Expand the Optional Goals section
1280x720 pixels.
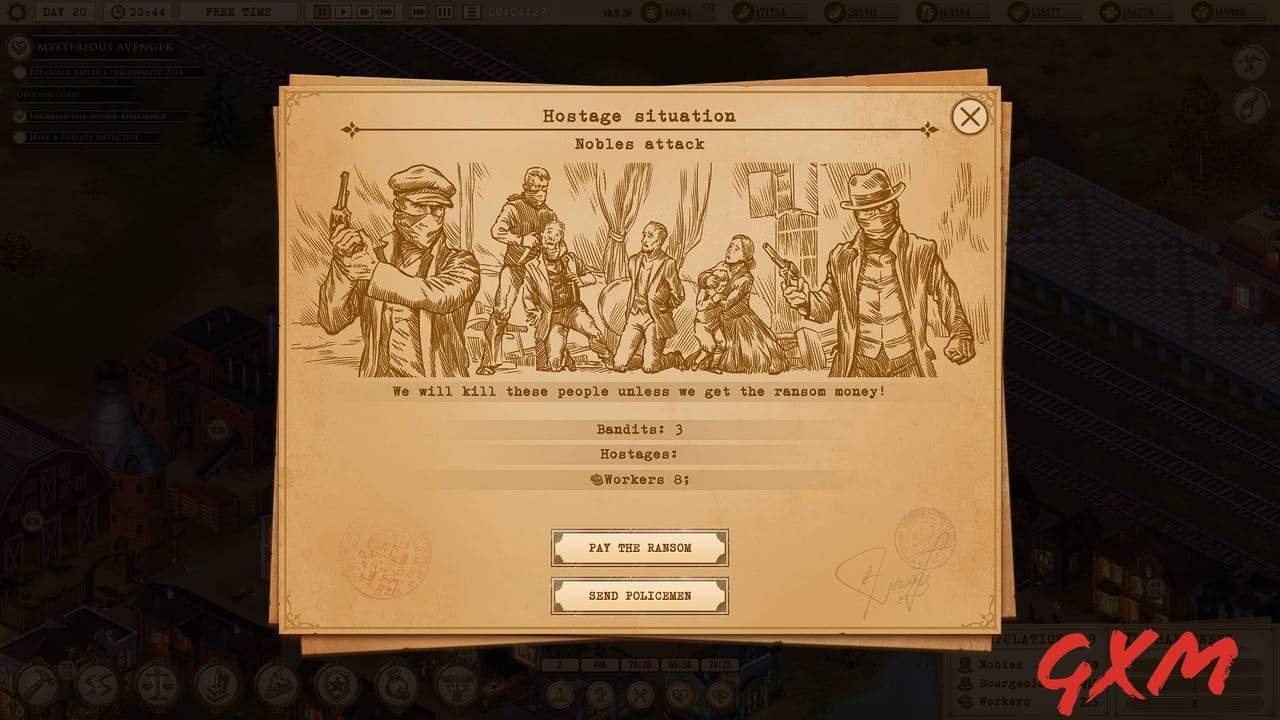[47, 94]
